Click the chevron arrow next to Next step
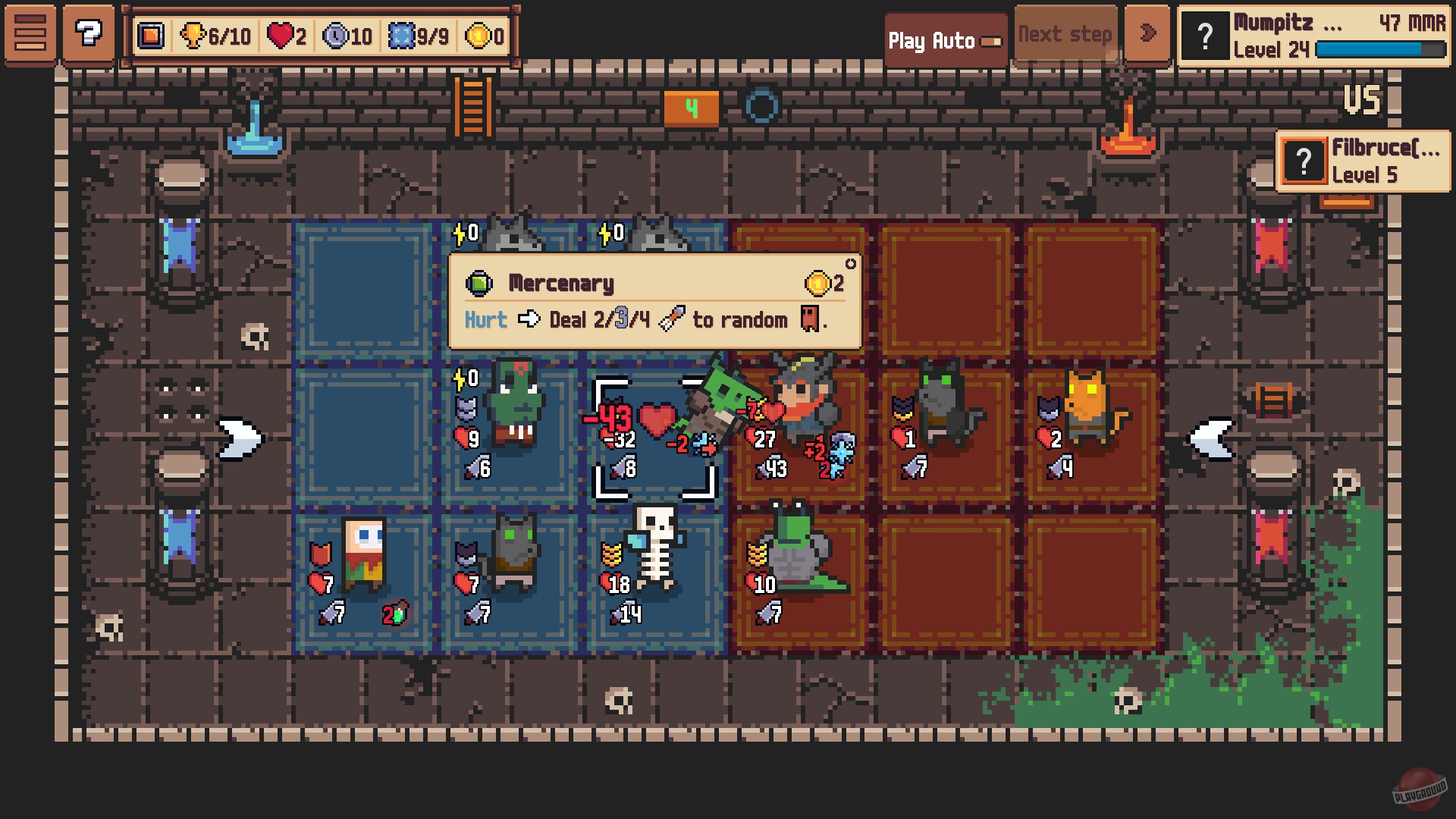 click(1147, 33)
